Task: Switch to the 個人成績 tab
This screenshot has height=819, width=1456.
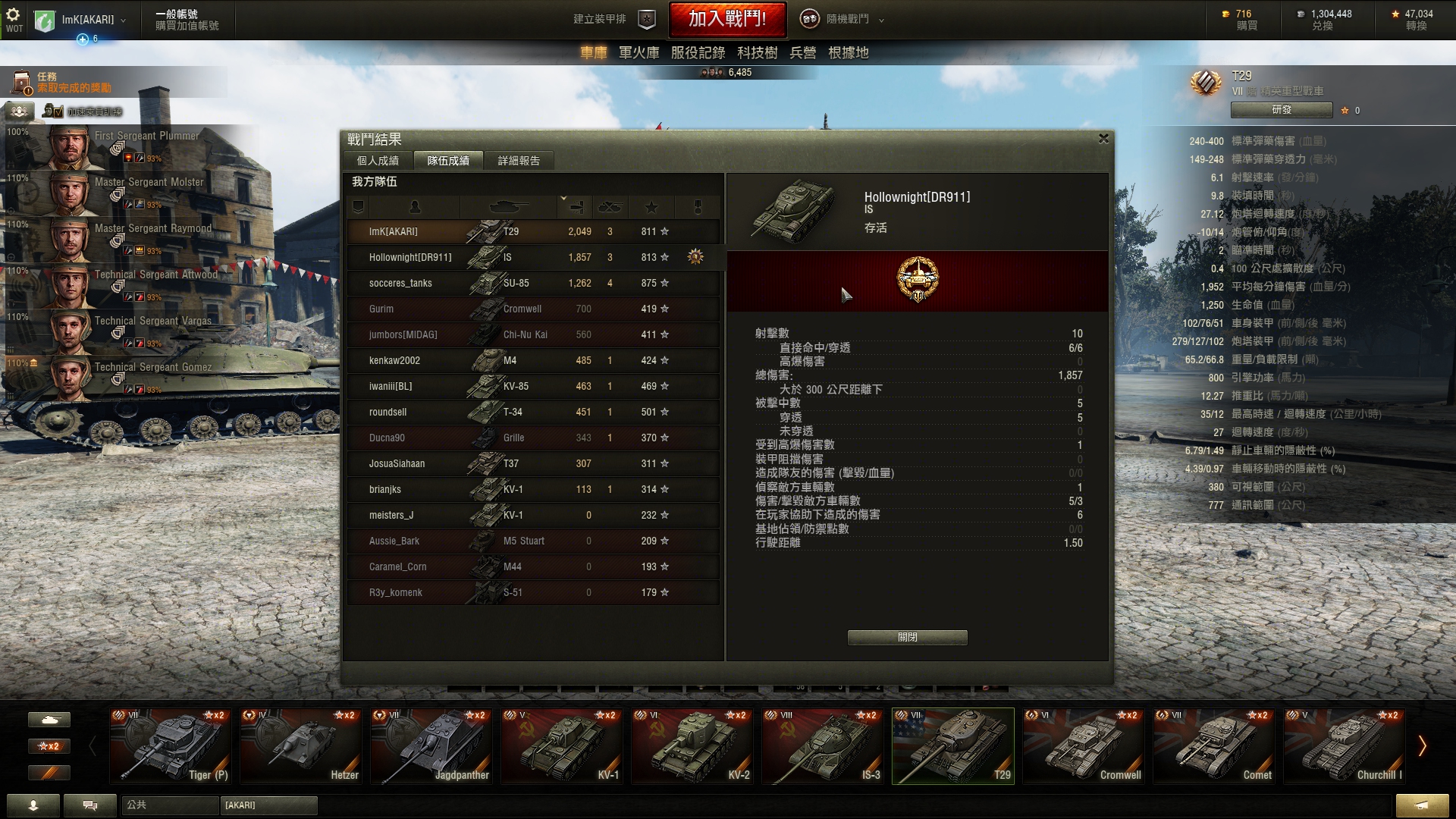Action: 378,161
